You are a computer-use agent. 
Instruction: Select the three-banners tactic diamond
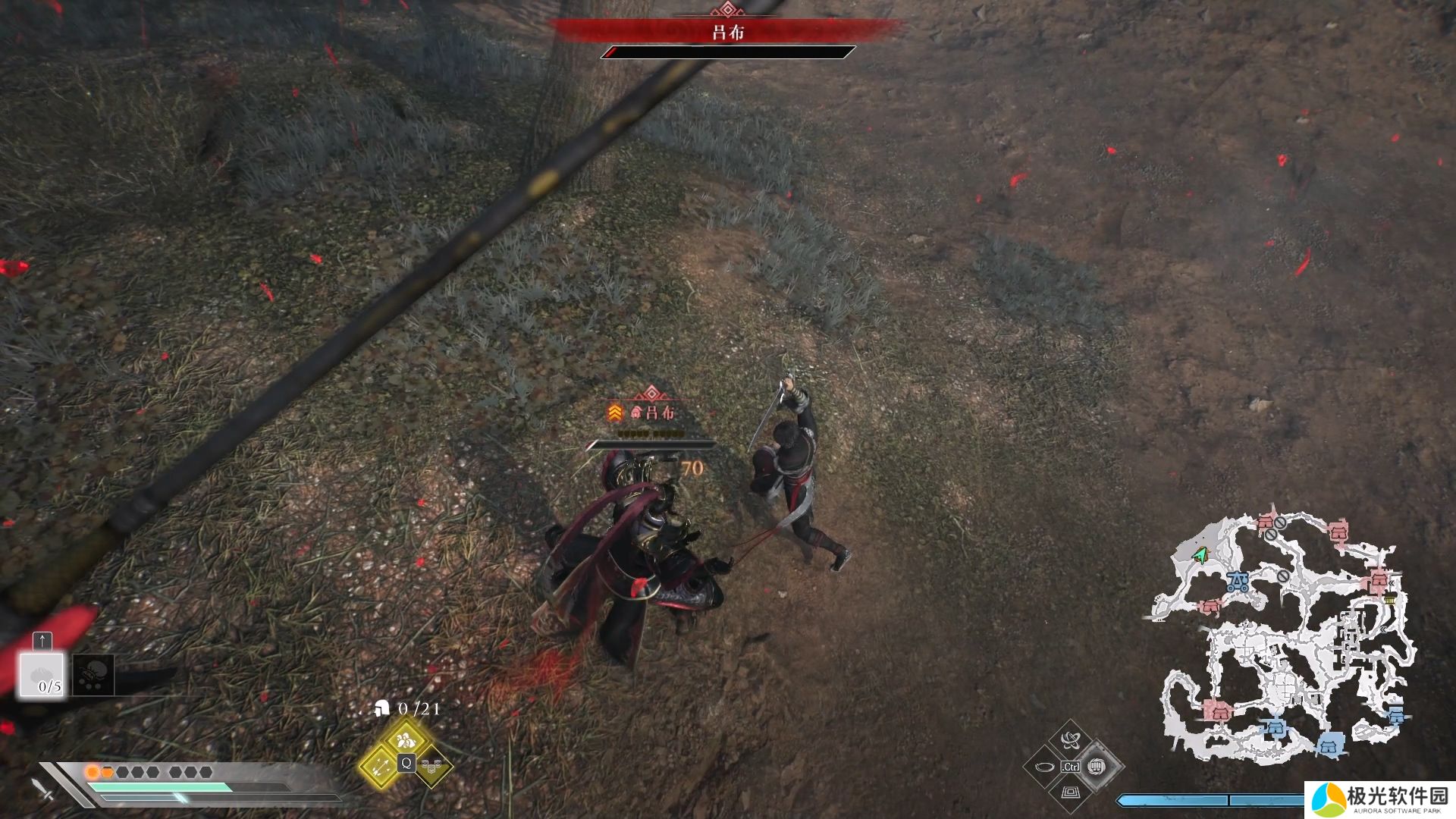432,766
